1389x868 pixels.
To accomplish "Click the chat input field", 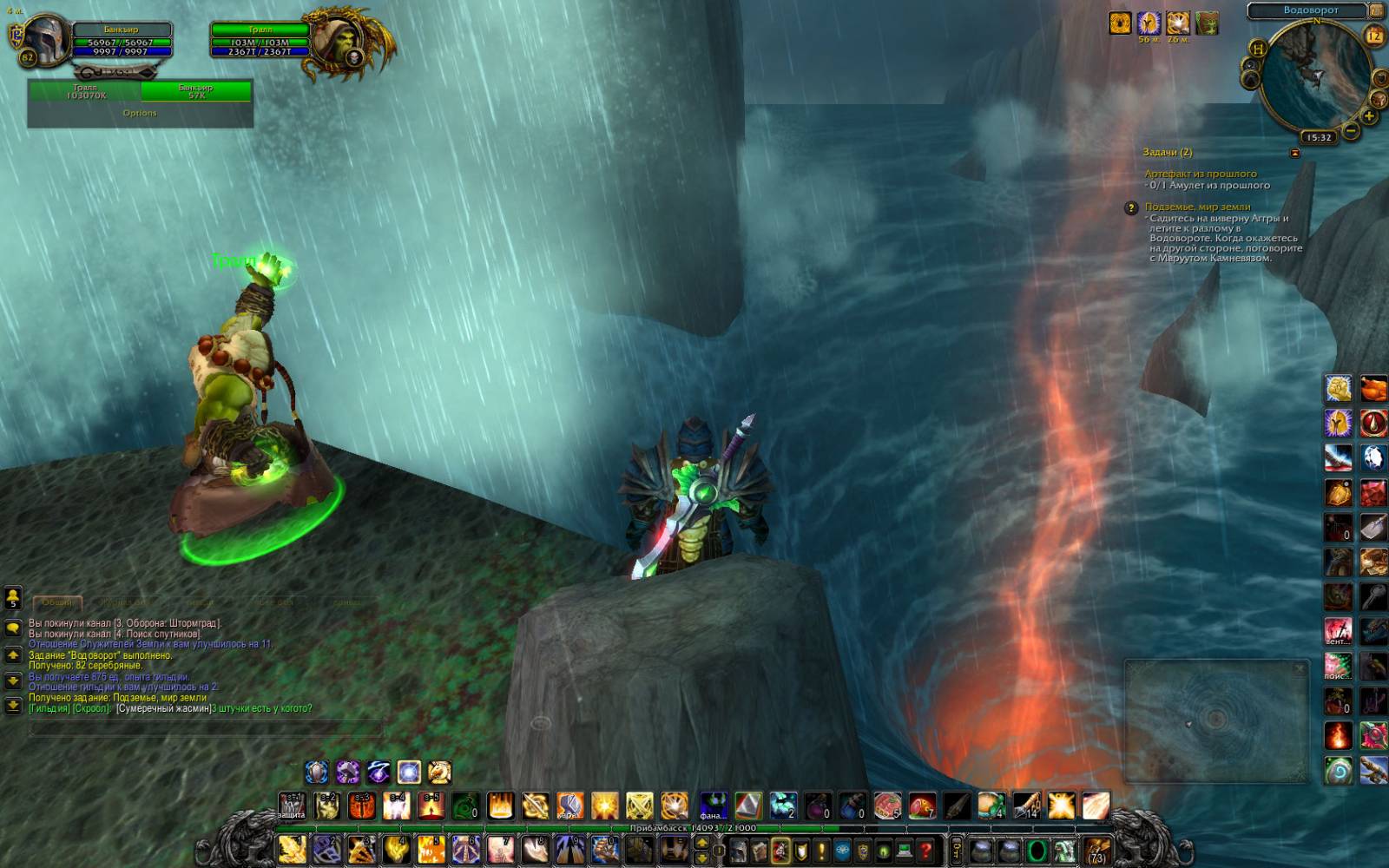I will 205,727.
